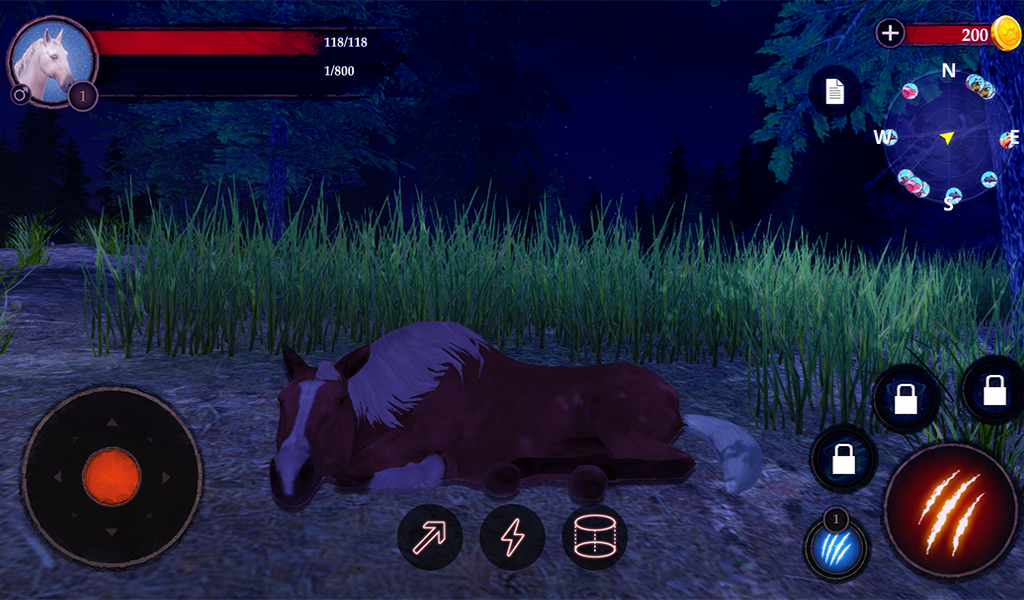Add coins with the plus button
This screenshot has height=600, width=1024.
890,33
